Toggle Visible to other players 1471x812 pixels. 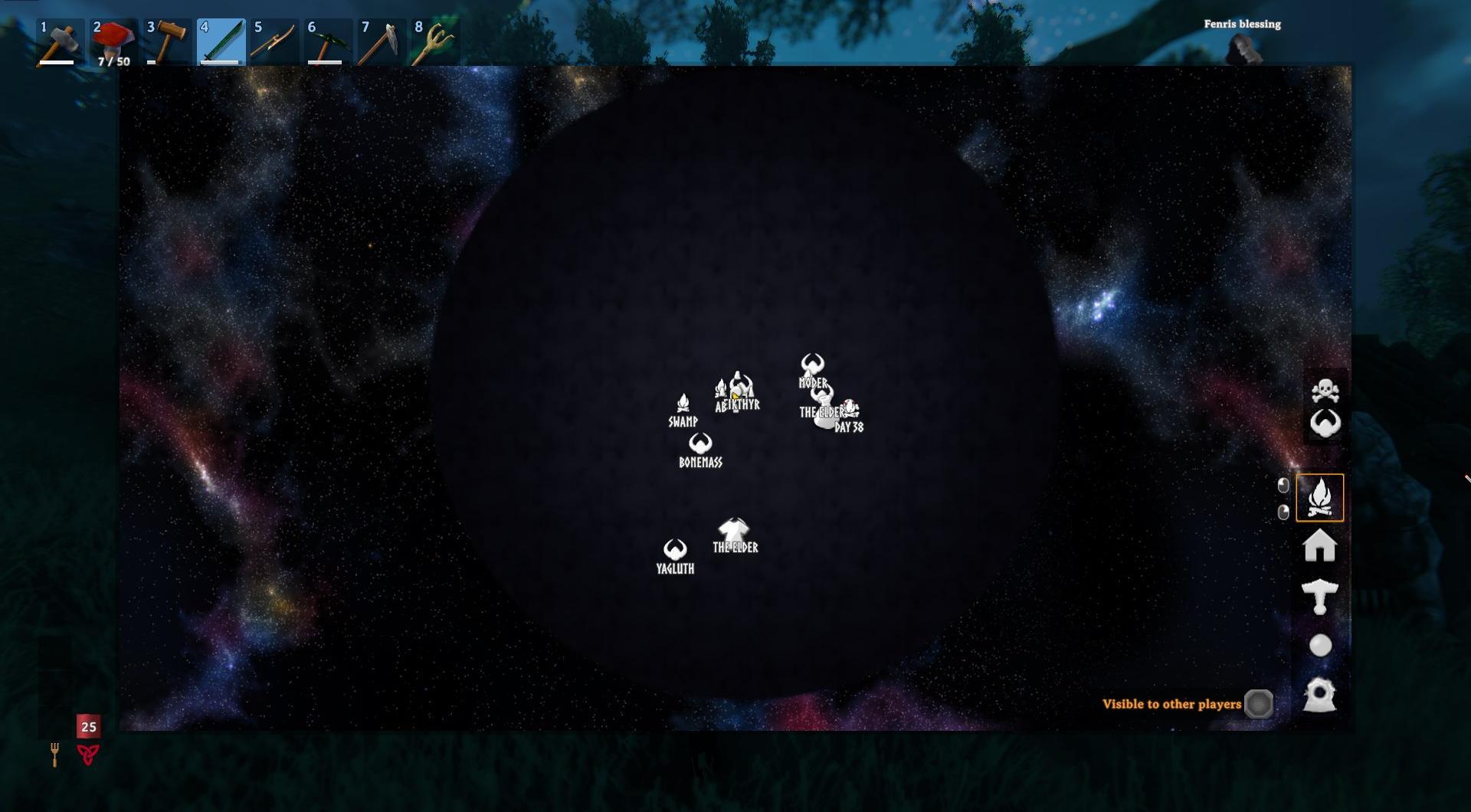(1258, 704)
